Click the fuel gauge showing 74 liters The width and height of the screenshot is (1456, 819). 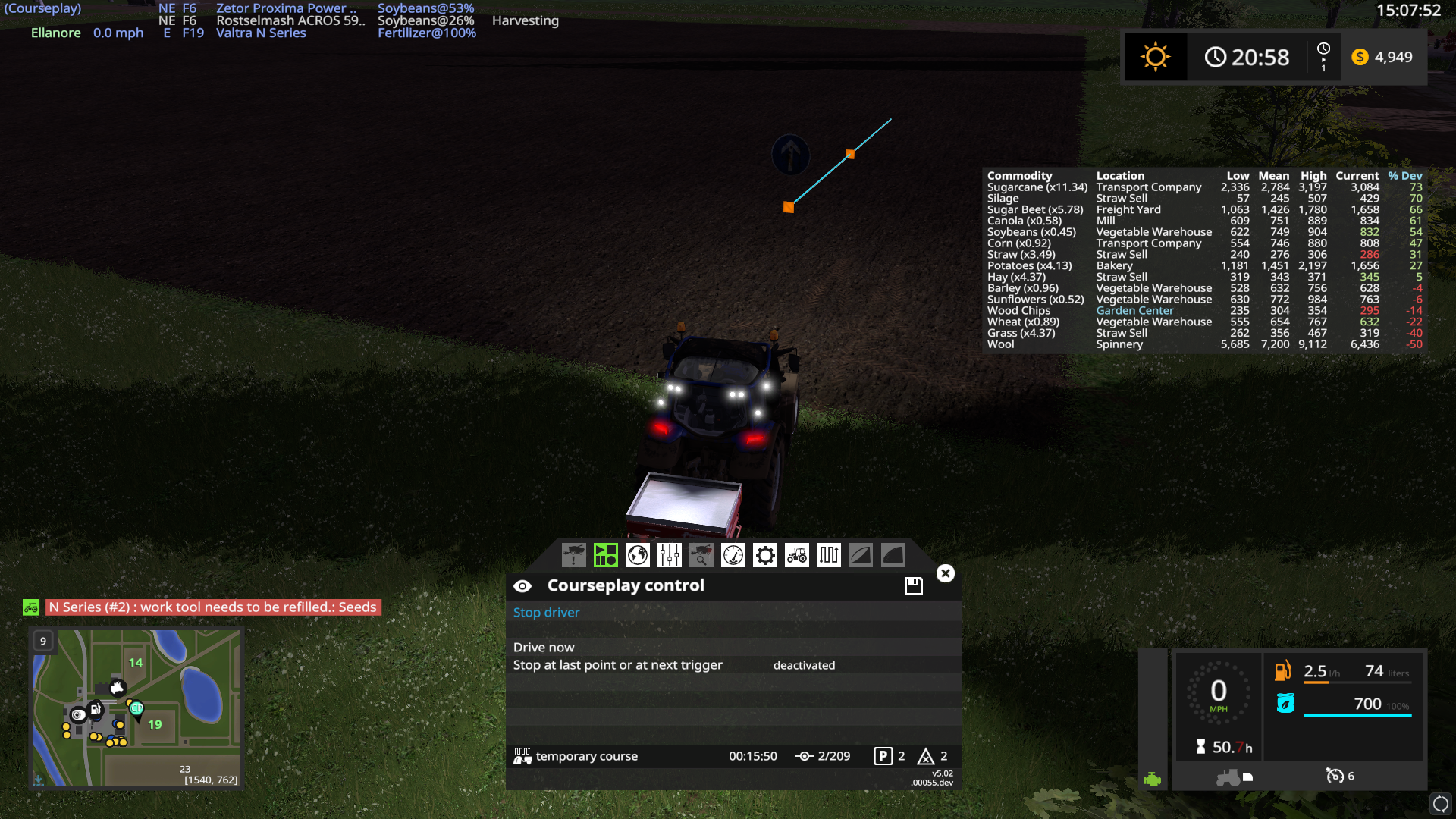tap(1342, 672)
